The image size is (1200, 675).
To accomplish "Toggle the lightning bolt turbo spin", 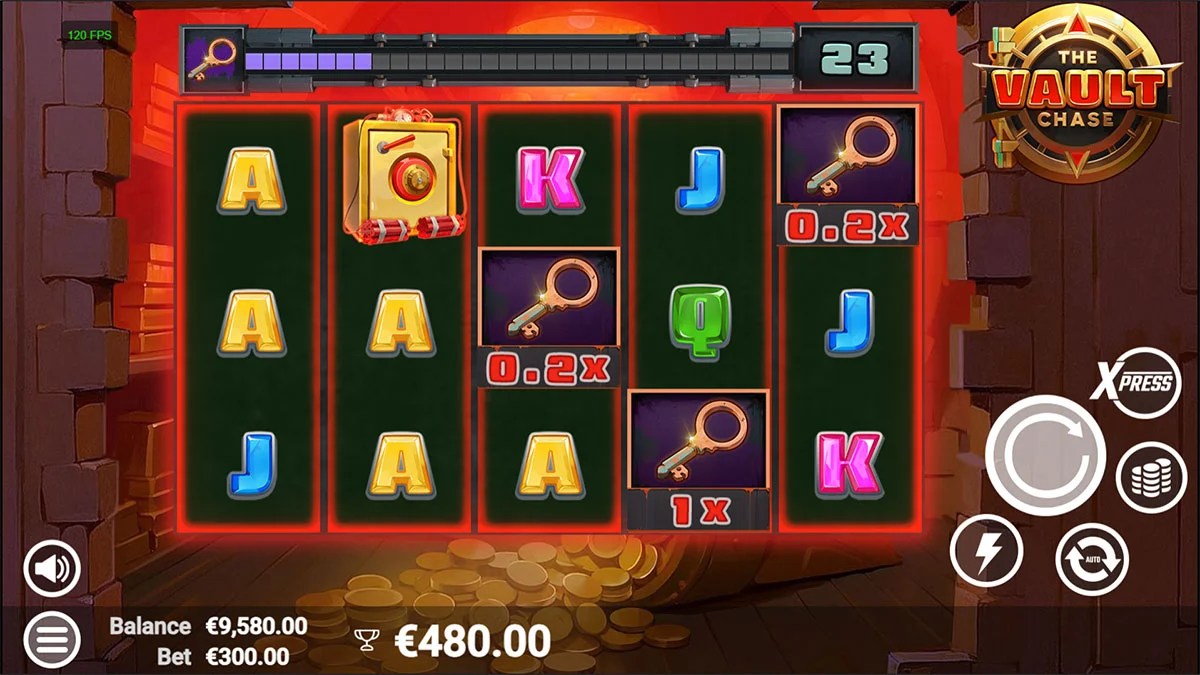I will (986, 551).
